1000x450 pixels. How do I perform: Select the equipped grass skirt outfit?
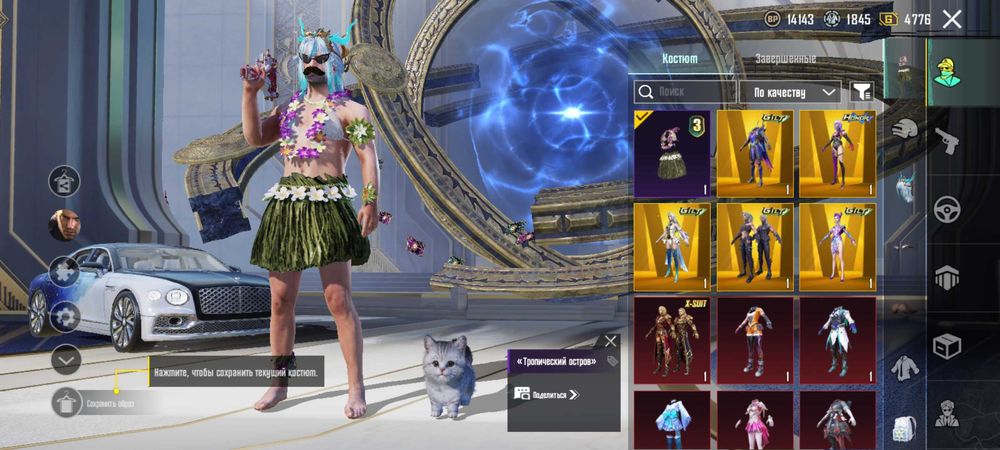point(672,153)
